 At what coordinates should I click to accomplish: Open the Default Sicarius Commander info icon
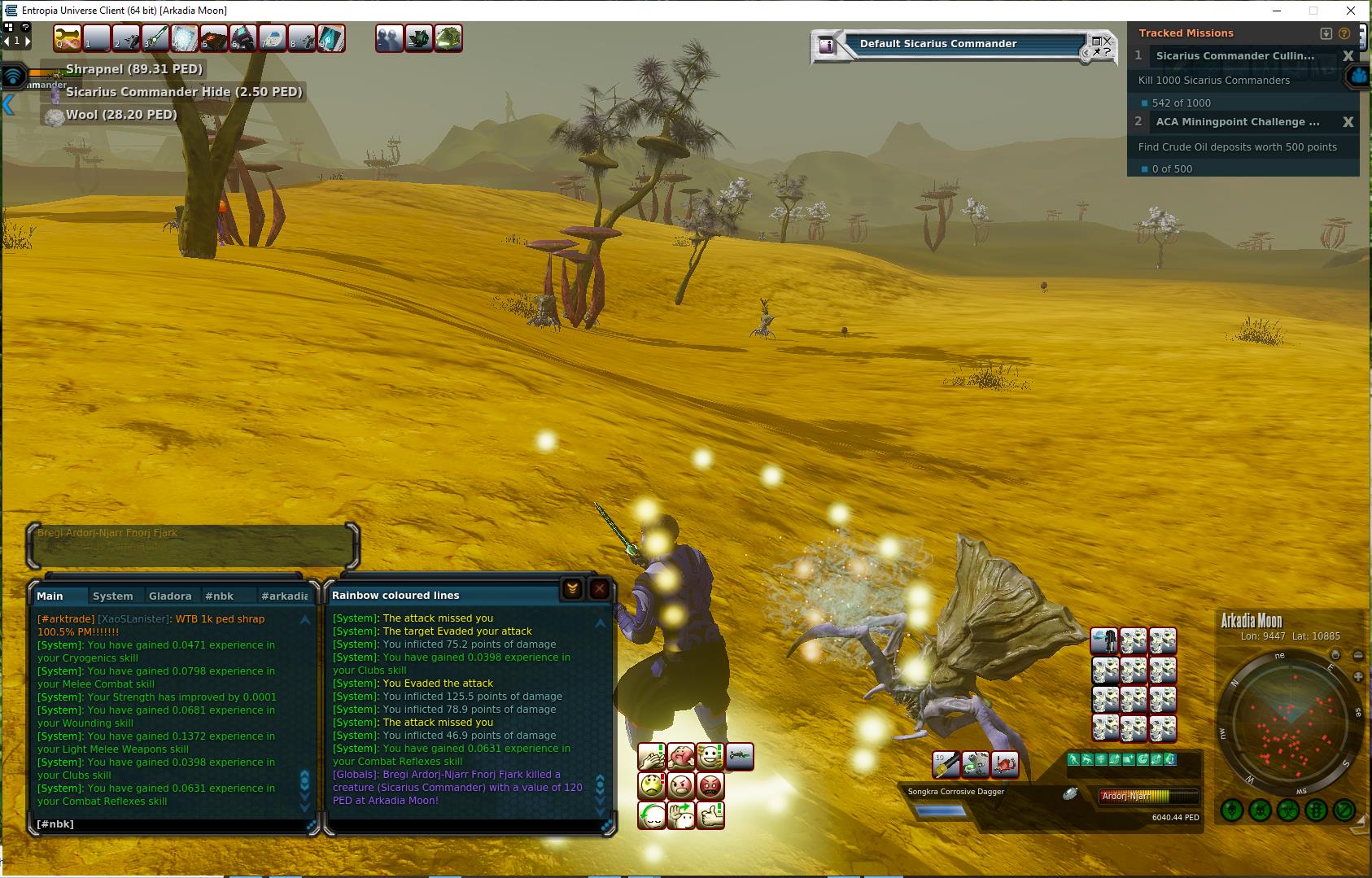[x=827, y=46]
